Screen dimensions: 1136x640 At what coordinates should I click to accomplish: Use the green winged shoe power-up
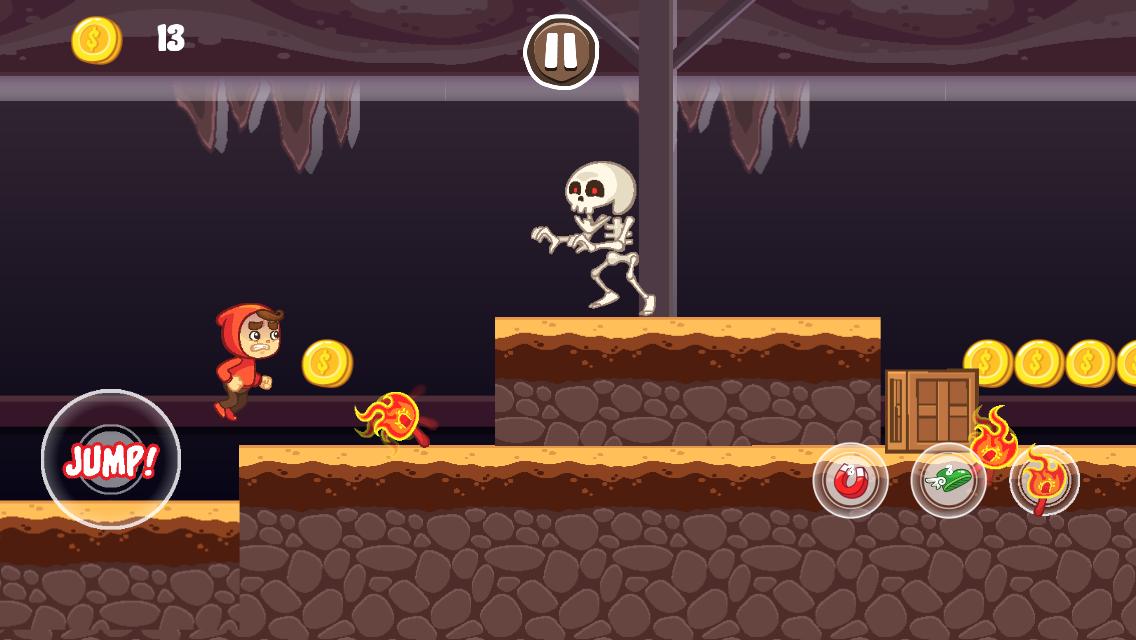pyautogui.click(x=948, y=481)
